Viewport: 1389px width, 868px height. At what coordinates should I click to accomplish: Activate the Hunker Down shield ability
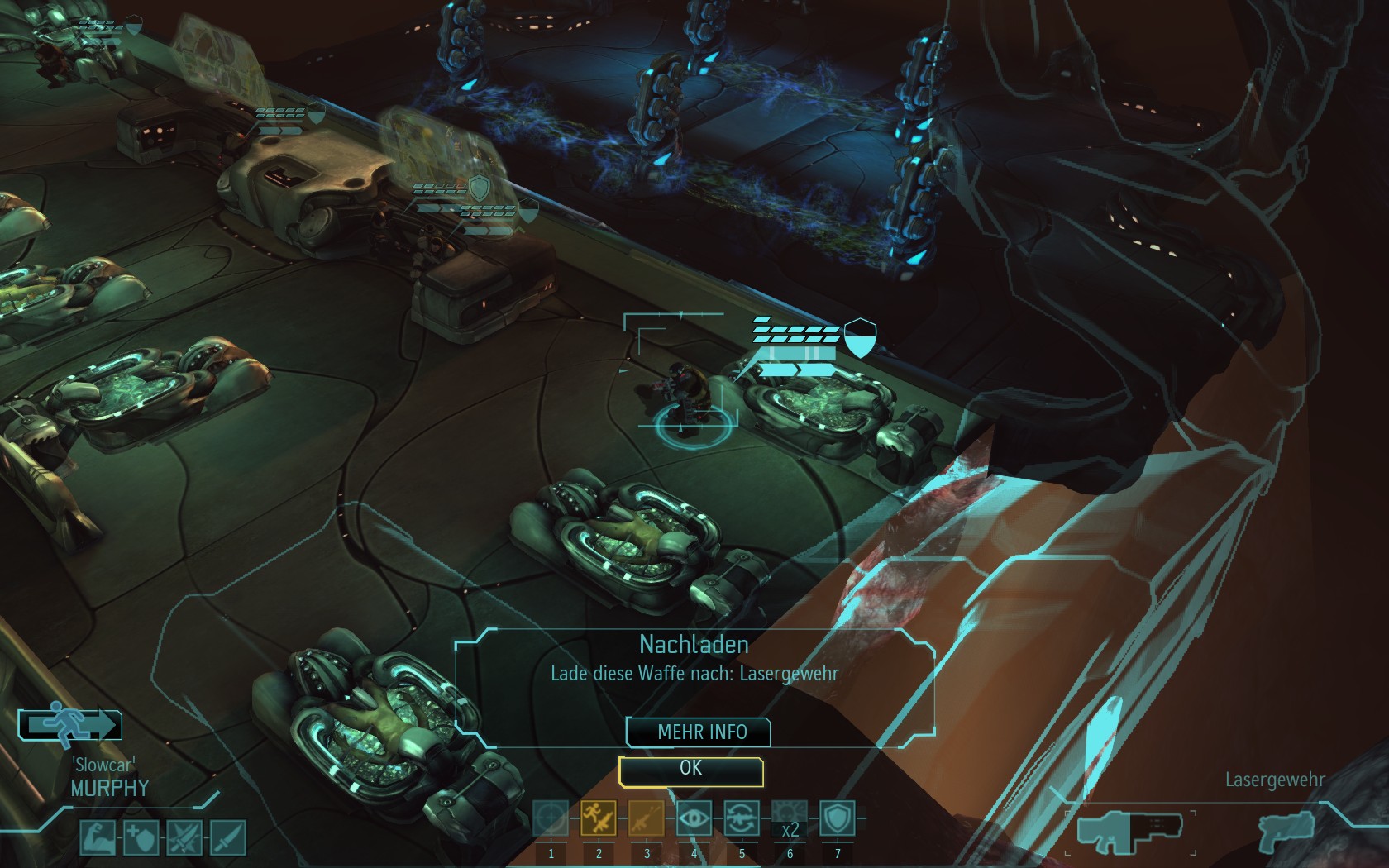point(837,819)
